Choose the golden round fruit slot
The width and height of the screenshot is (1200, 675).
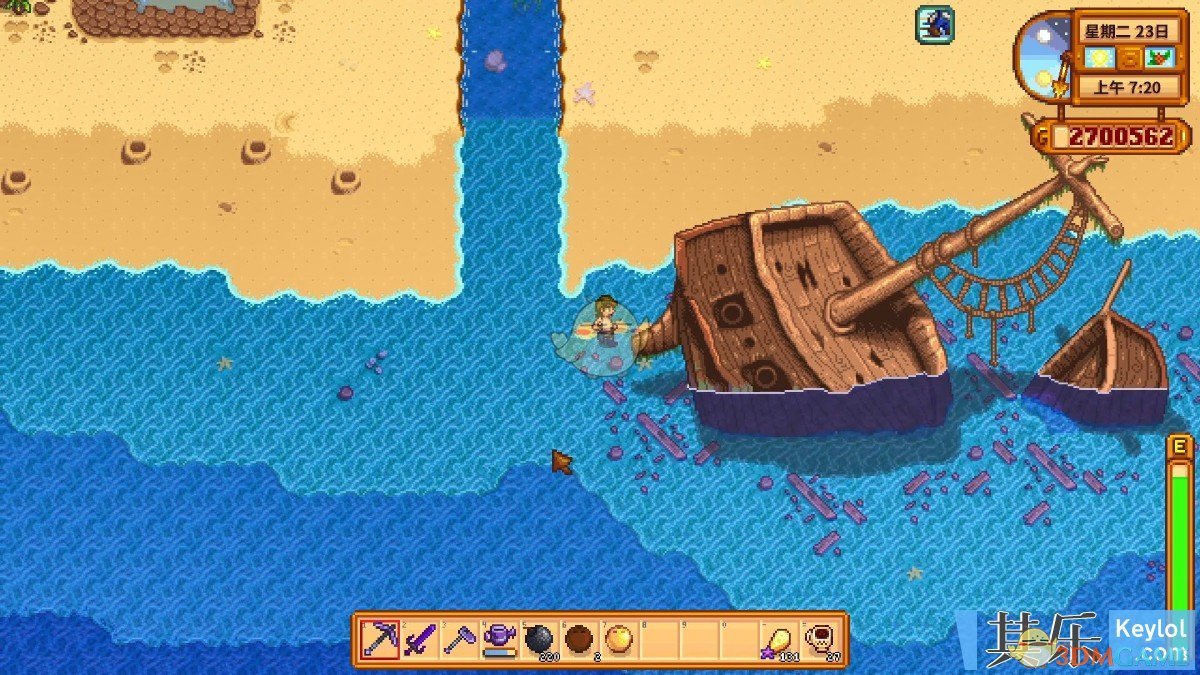point(618,639)
